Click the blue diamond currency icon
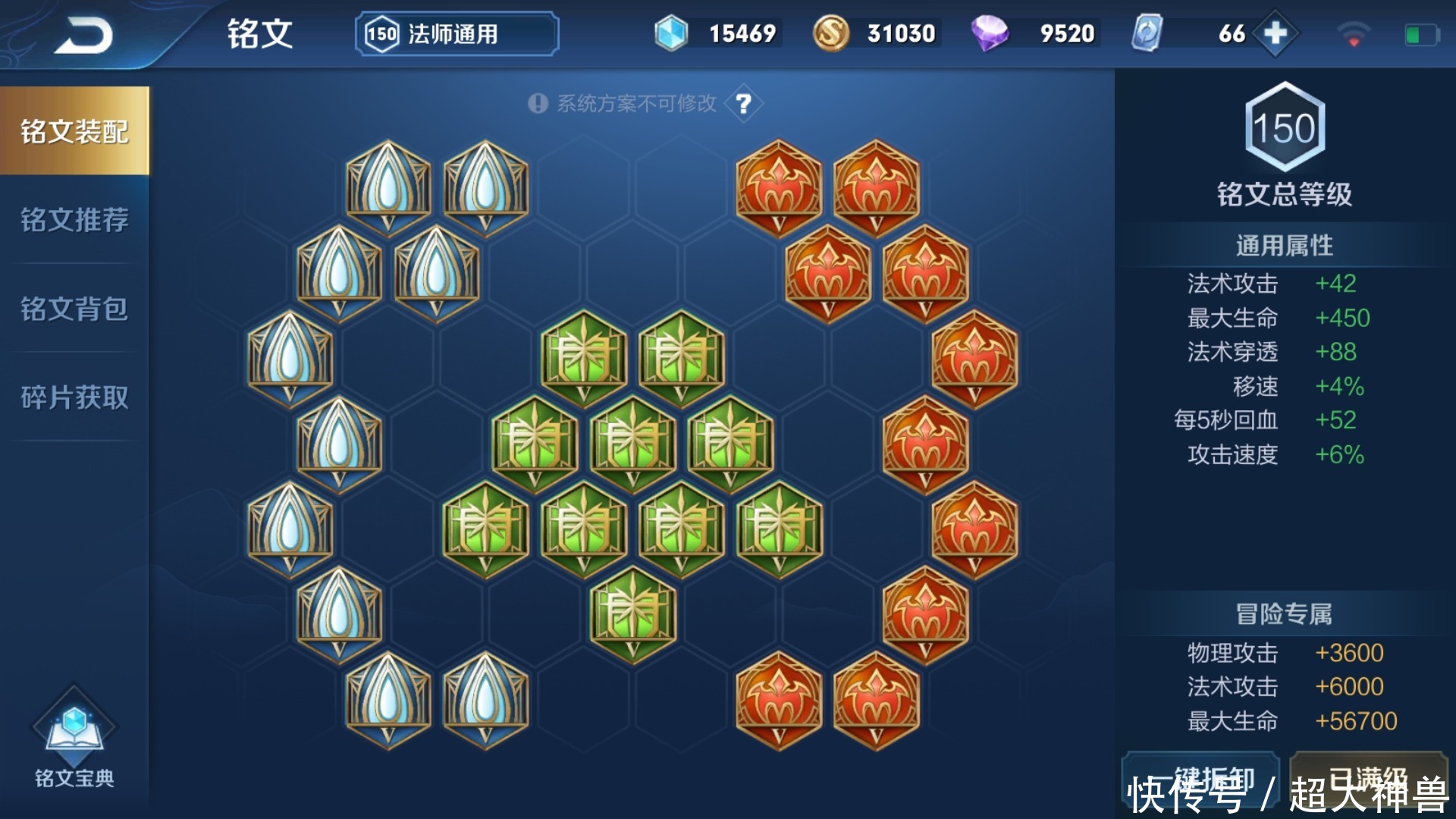 (x=670, y=33)
